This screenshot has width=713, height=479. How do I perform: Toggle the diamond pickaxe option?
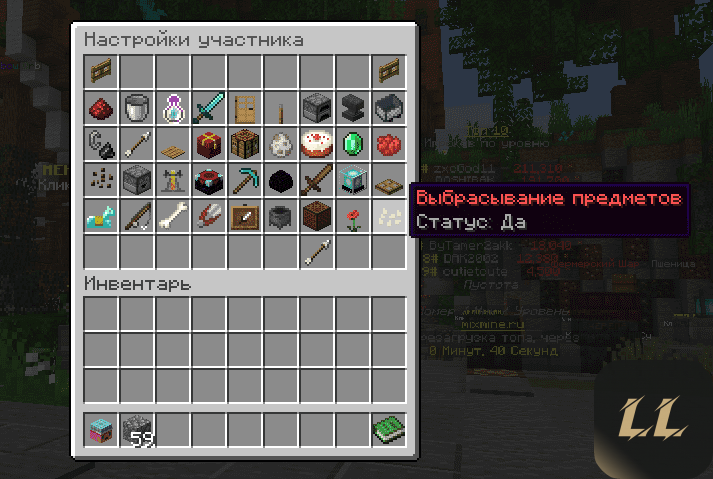[x=244, y=179]
